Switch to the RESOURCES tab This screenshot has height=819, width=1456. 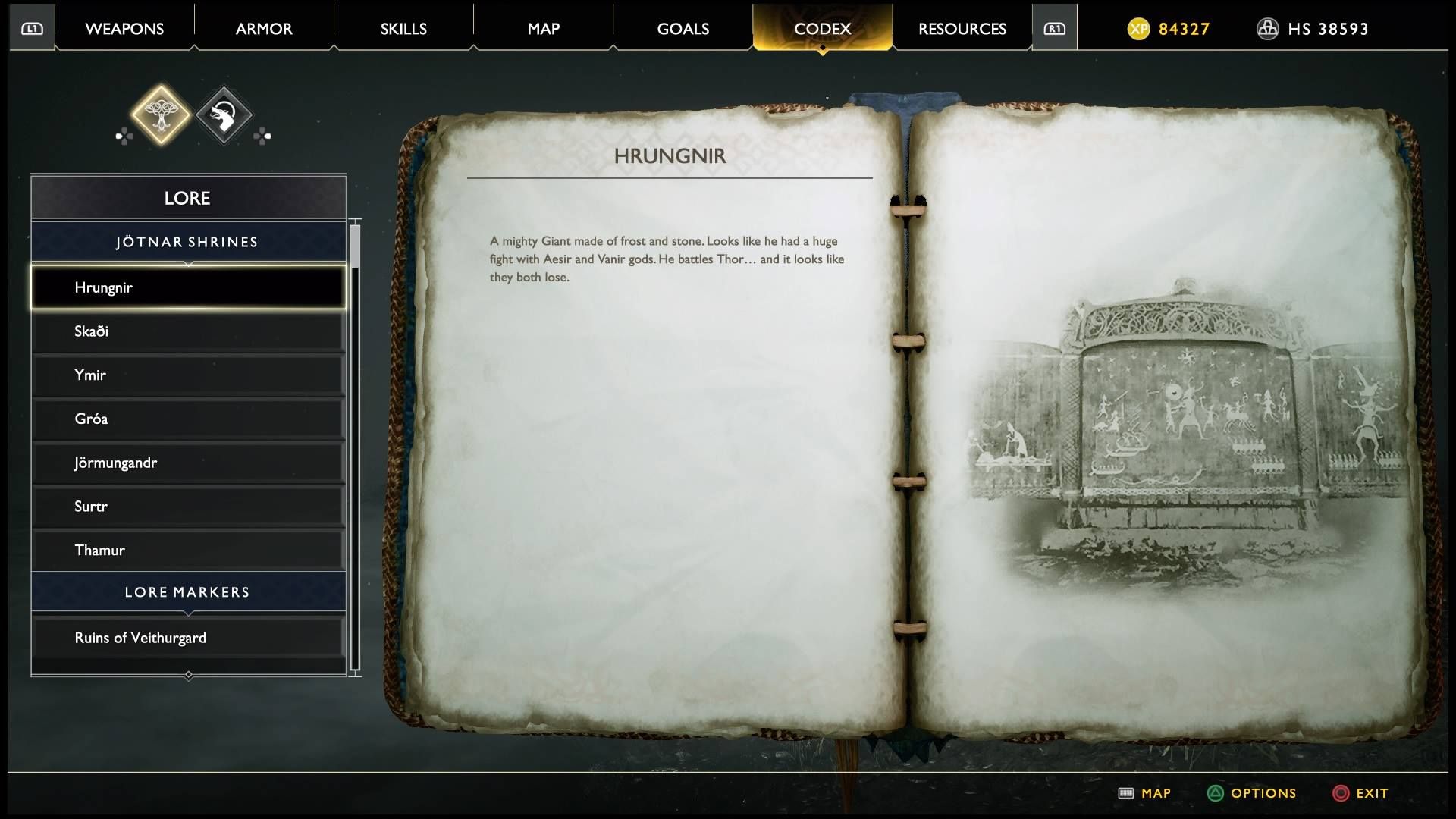pyautogui.click(x=962, y=28)
